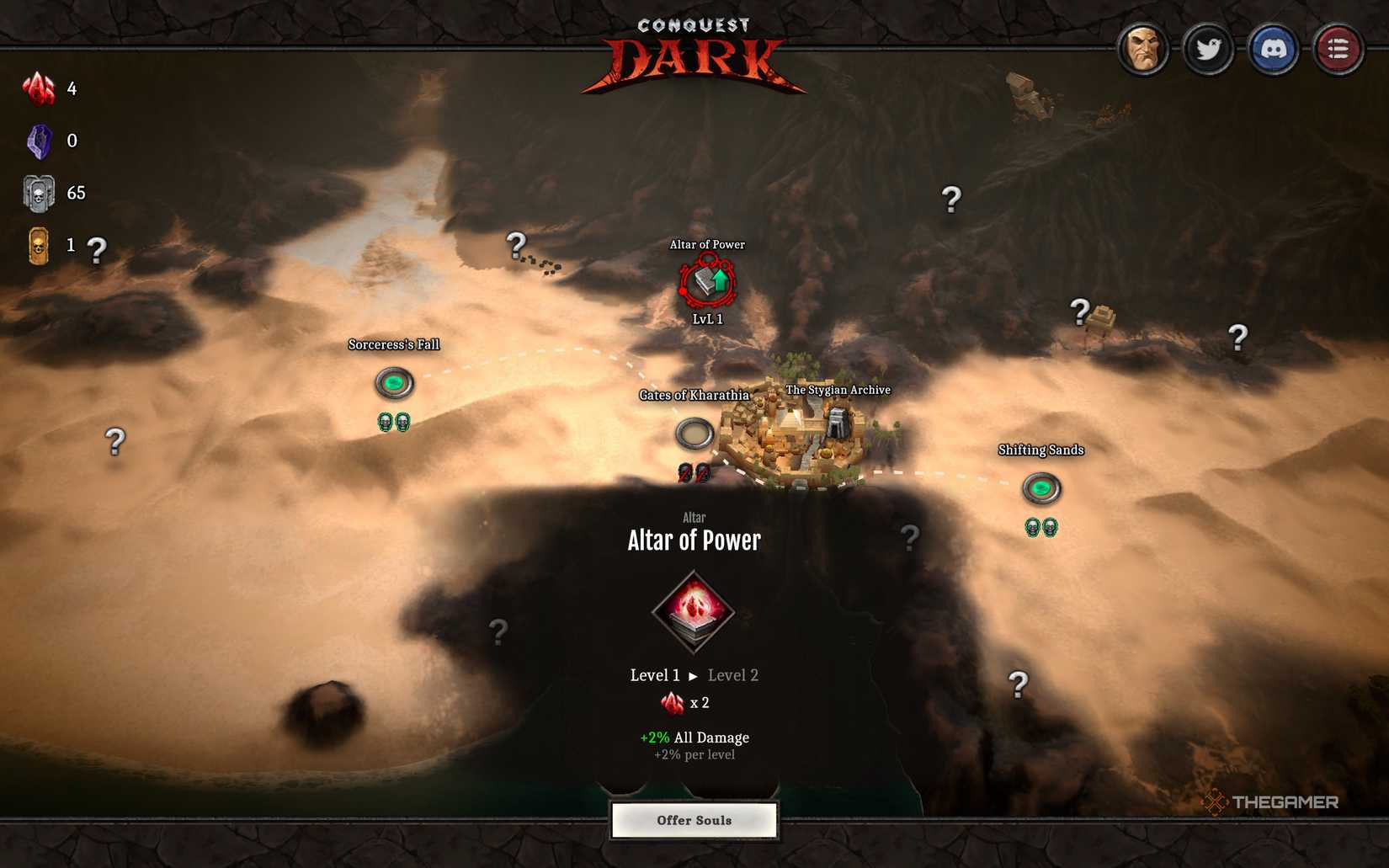Click the arrow between Level 1 and Level 2

tap(694, 675)
